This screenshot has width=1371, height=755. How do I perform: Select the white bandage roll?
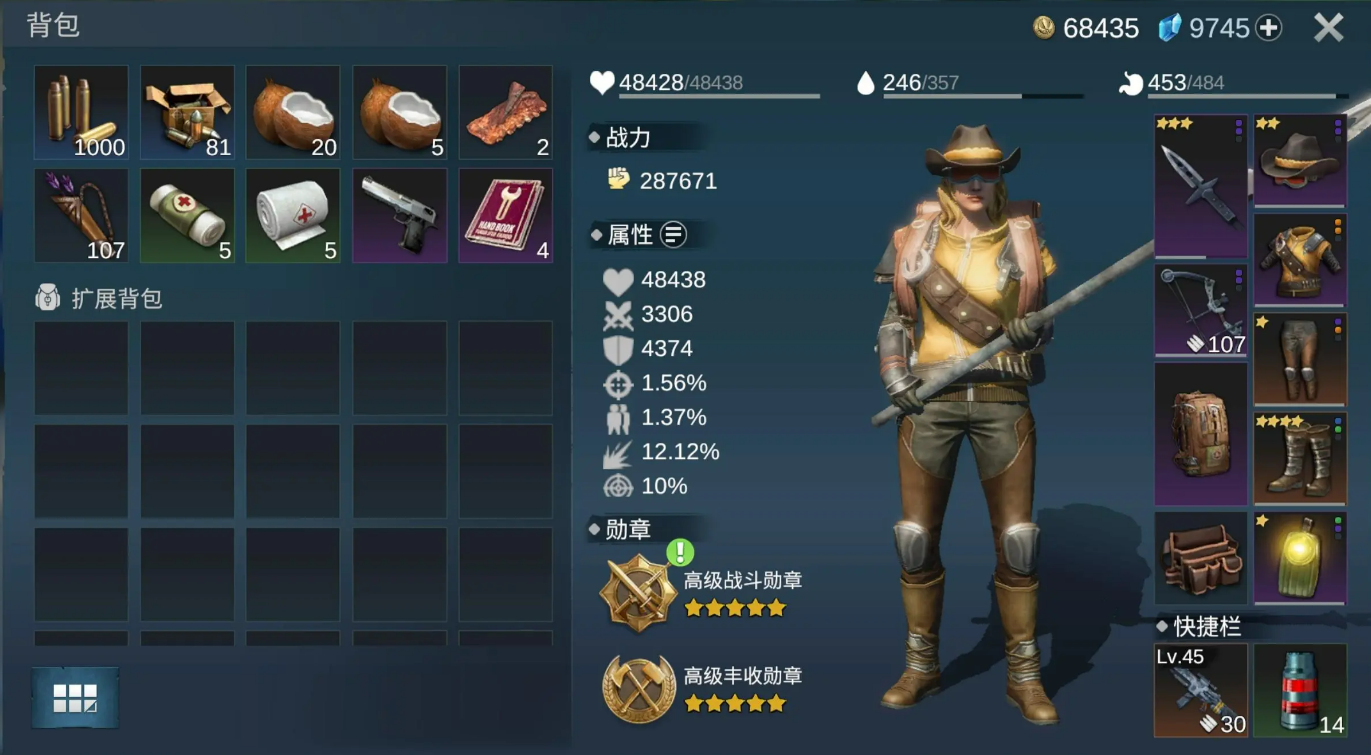[293, 215]
